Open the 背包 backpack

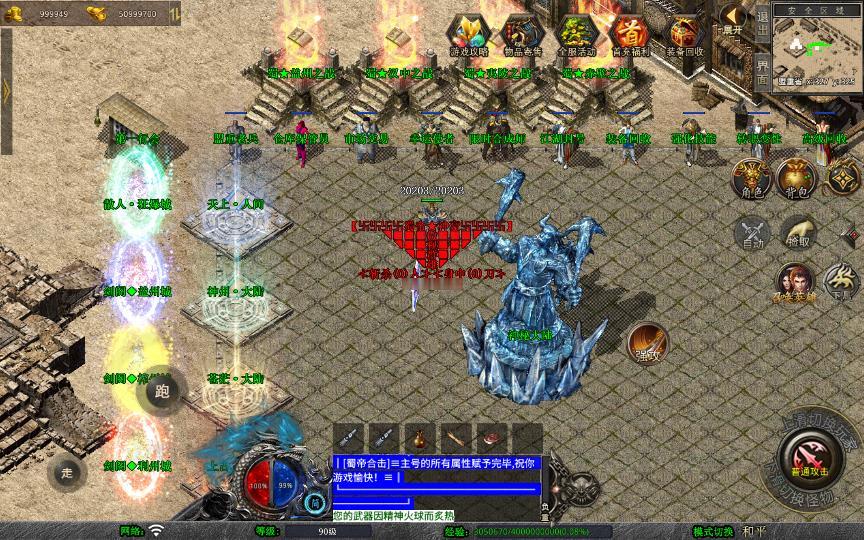click(x=797, y=177)
